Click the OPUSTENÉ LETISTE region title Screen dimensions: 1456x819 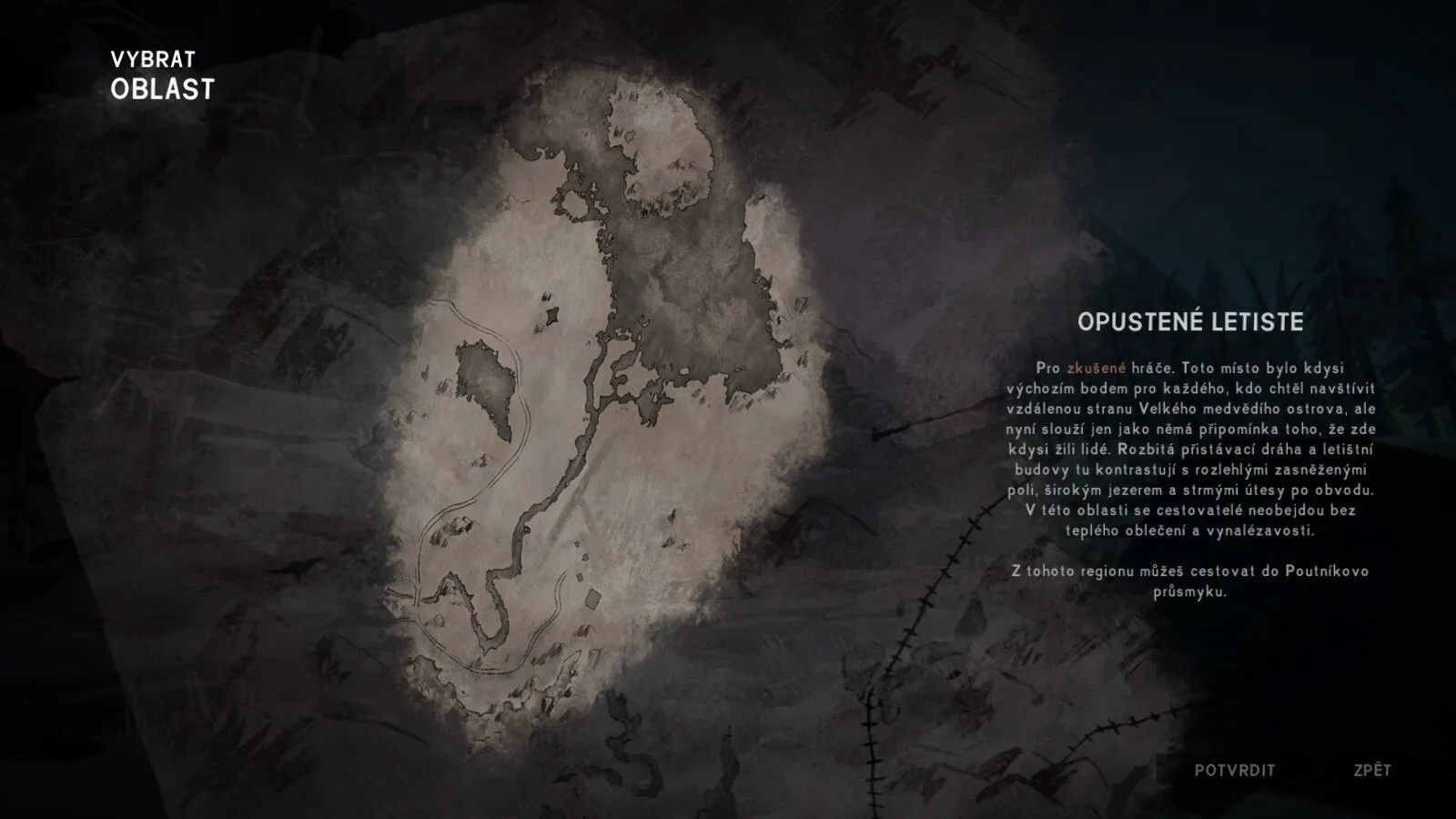pos(1193,320)
